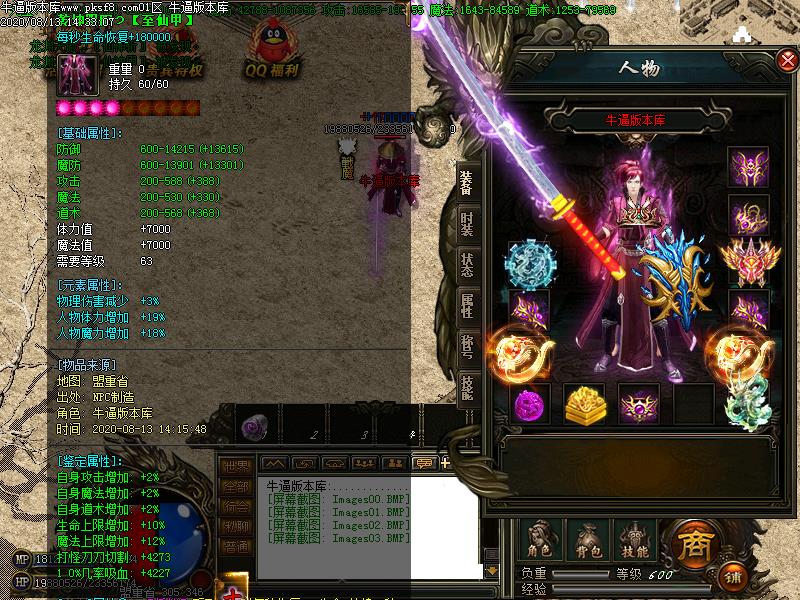Switch chat to the 行会 guild channel

pyautogui.click(x=236, y=507)
